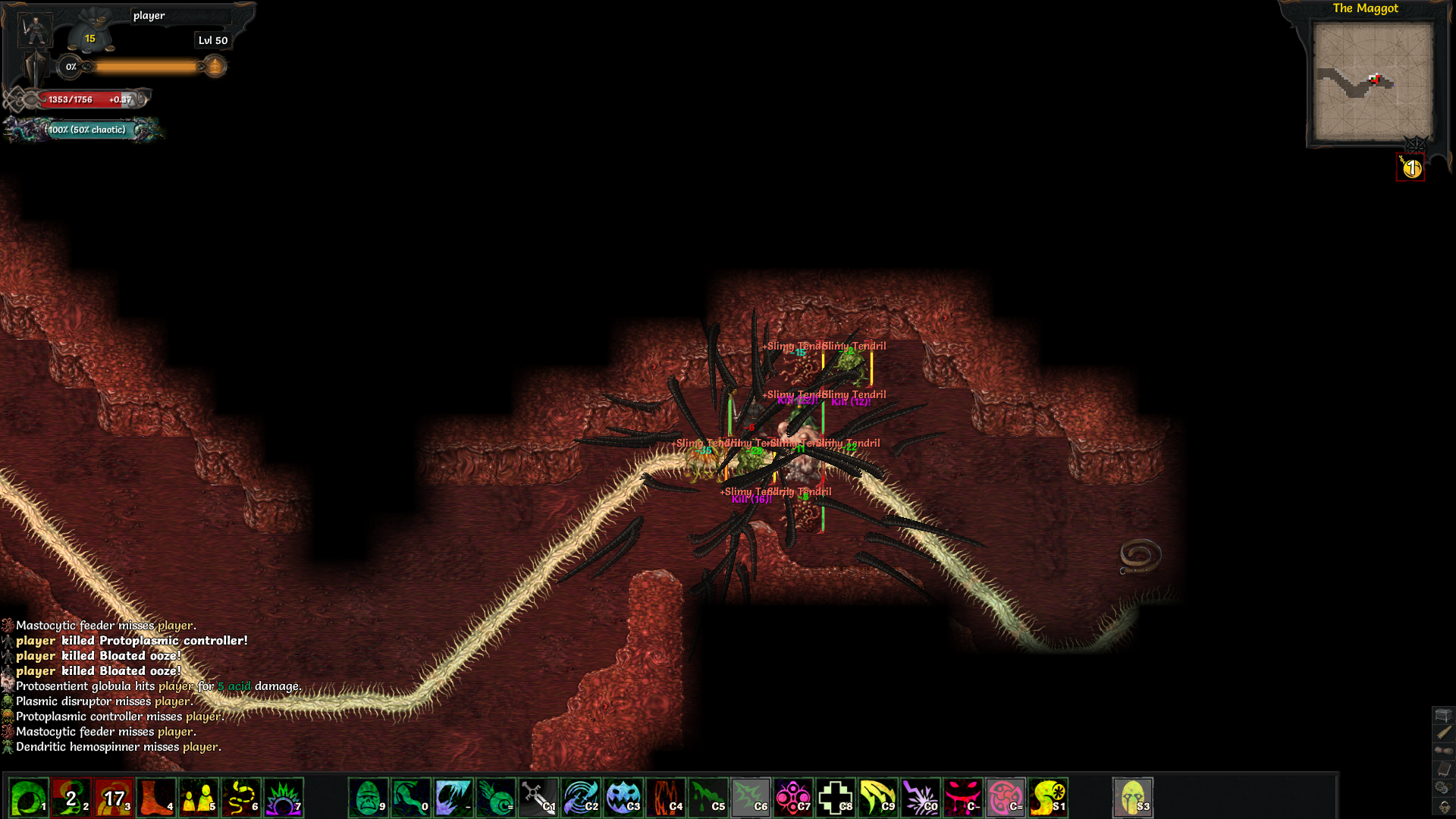Use the pink orbs skill labeled C7
The image size is (1456, 819).
793,799
